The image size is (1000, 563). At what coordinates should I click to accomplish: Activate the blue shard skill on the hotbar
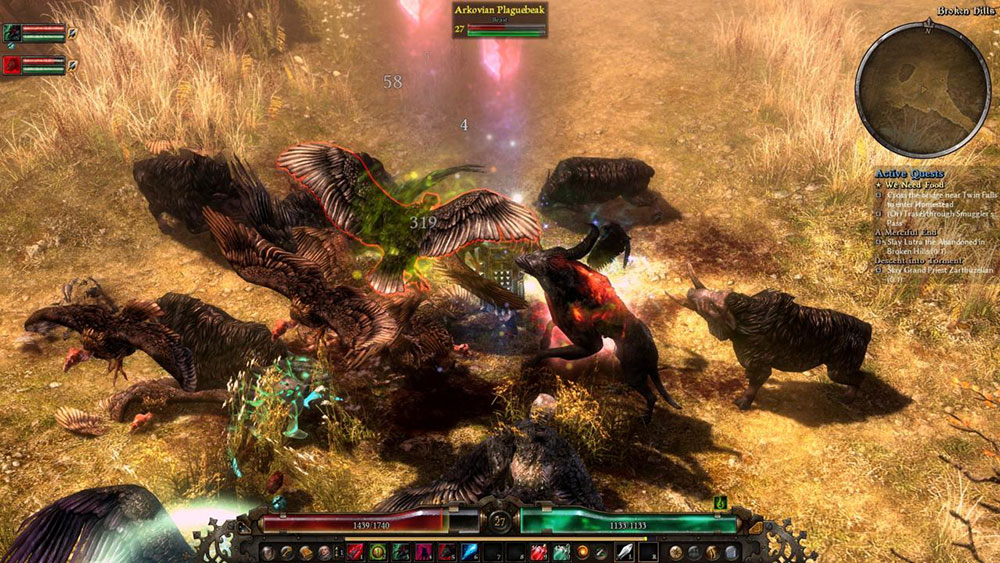click(469, 551)
